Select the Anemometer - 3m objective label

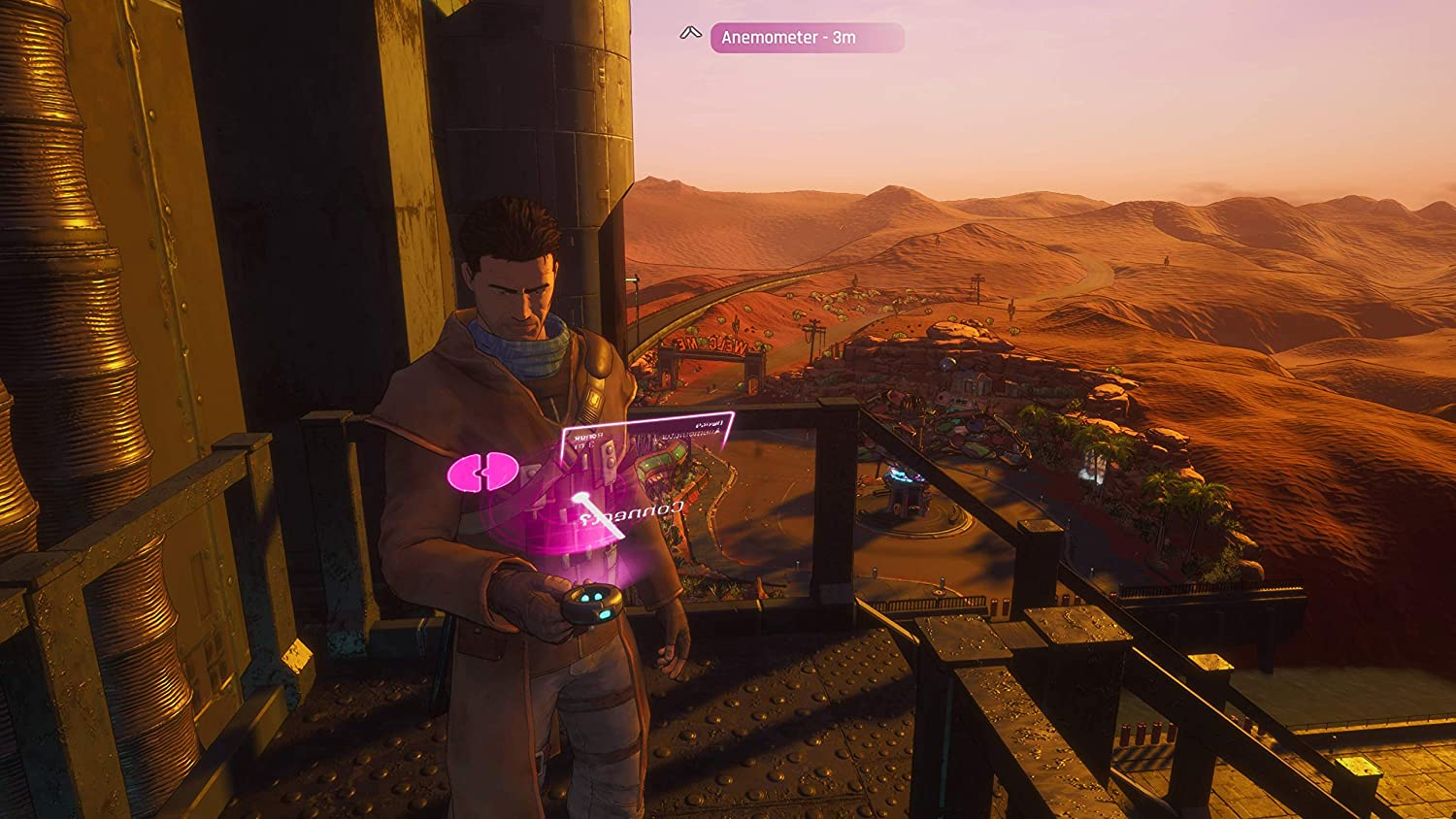point(791,36)
